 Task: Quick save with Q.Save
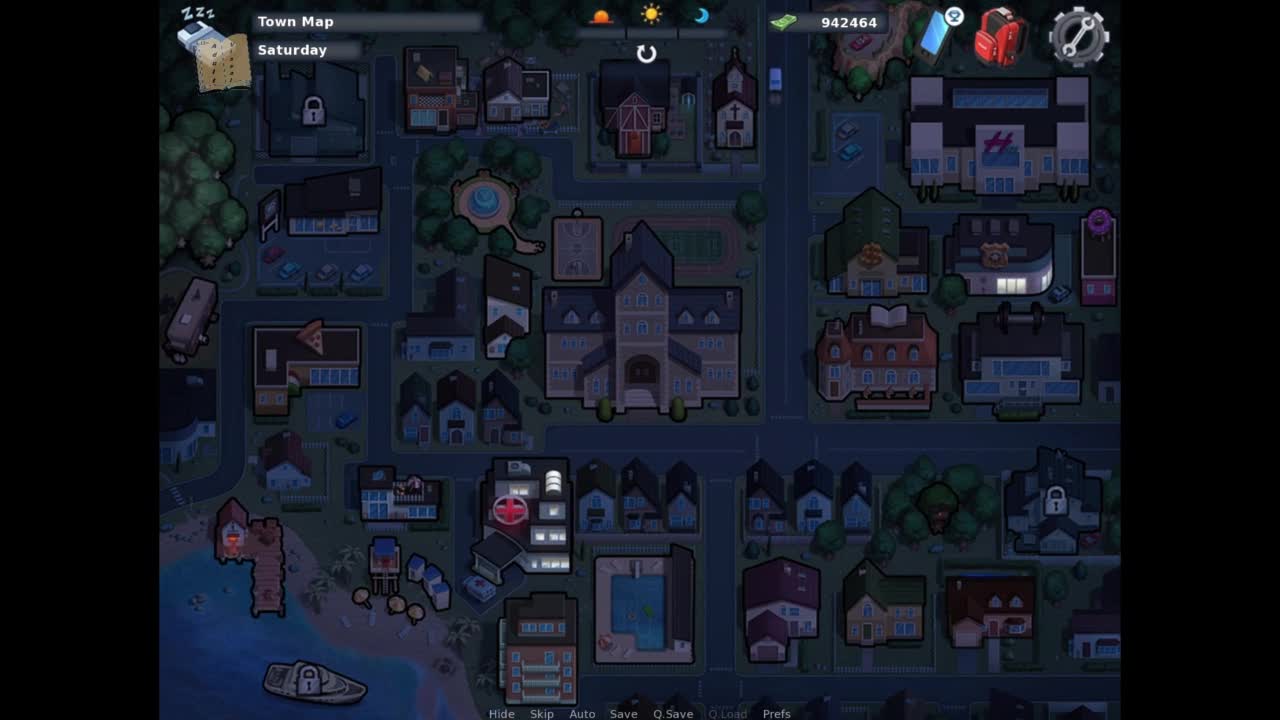pyautogui.click(x=673, y=714)
